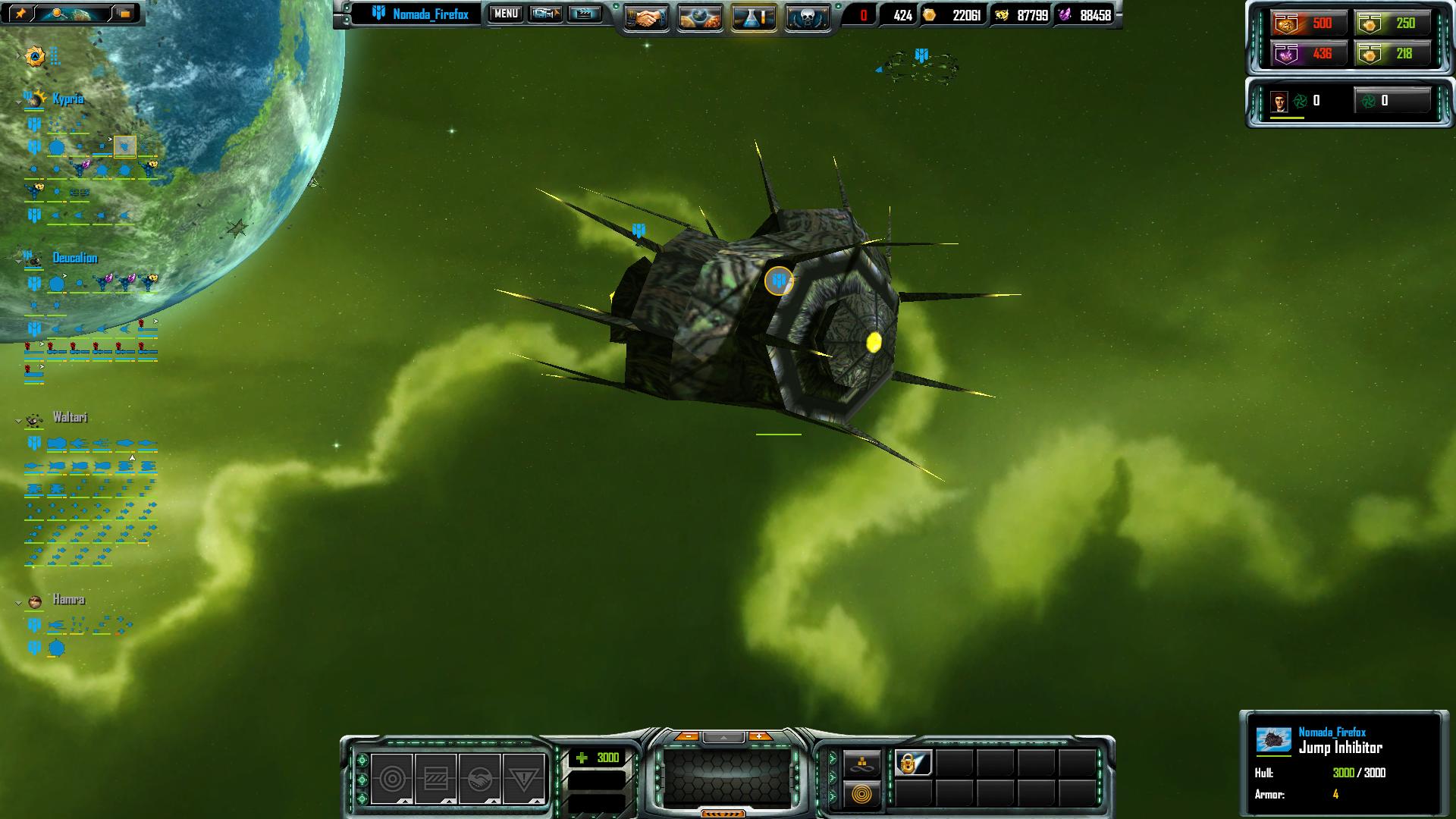The height and width of the screenshot is (819, 1456).
Task: Click the orange plus button above the info panel
Action: tap(759, 736)
